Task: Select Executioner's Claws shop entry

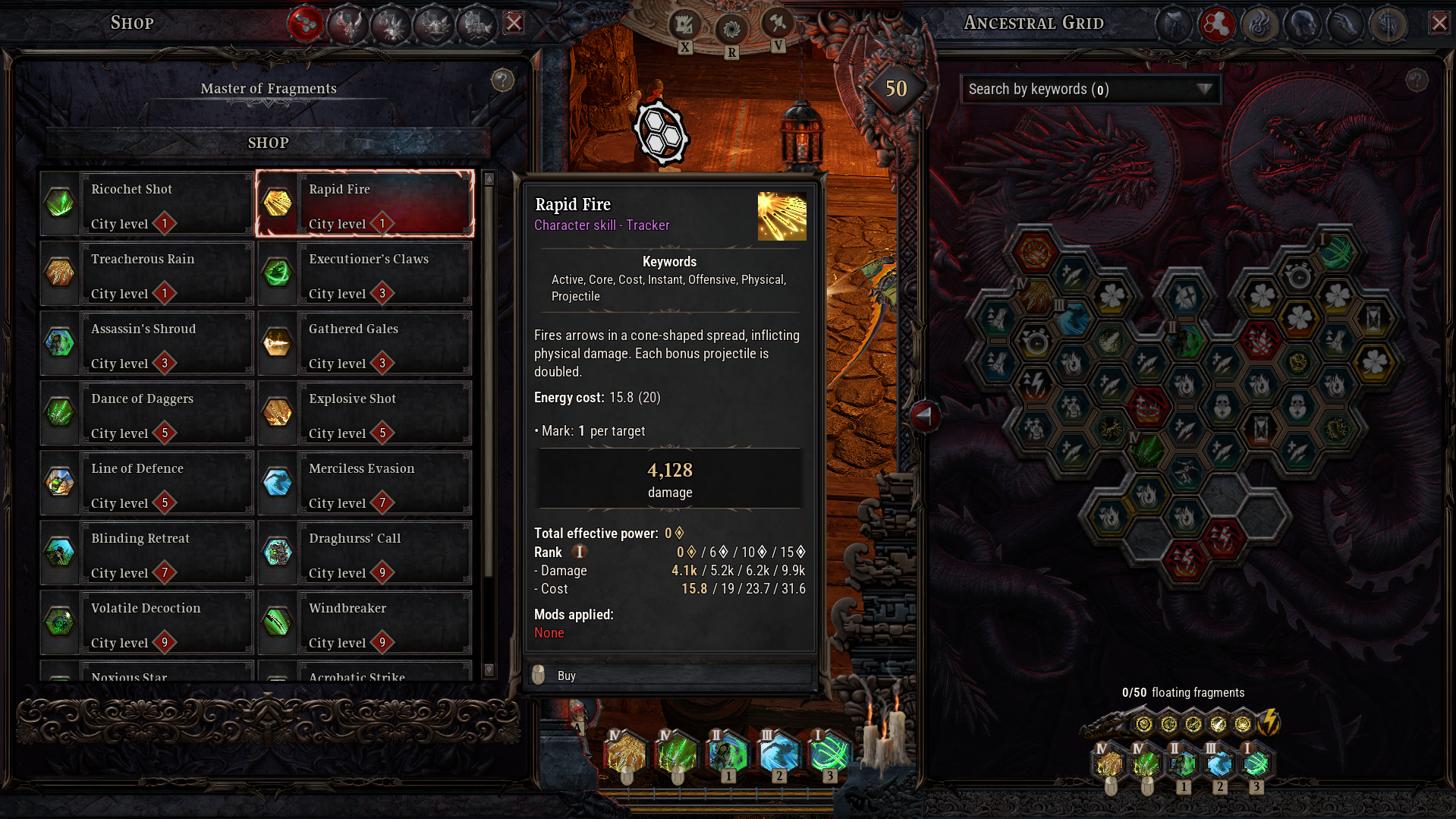Action: (365, 274)
